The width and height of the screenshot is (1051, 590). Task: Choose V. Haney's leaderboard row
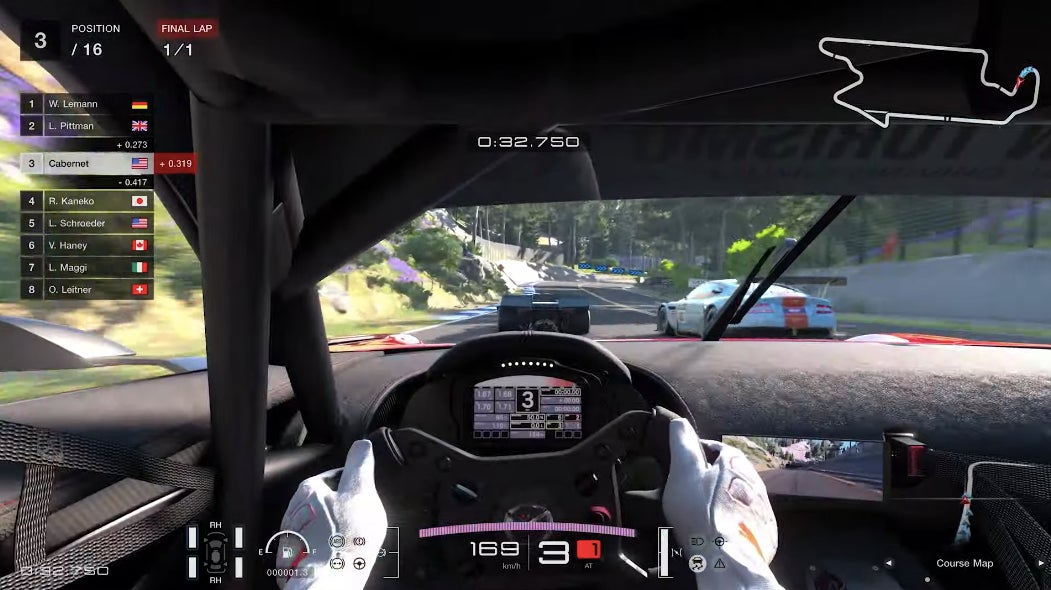(87, 245)
